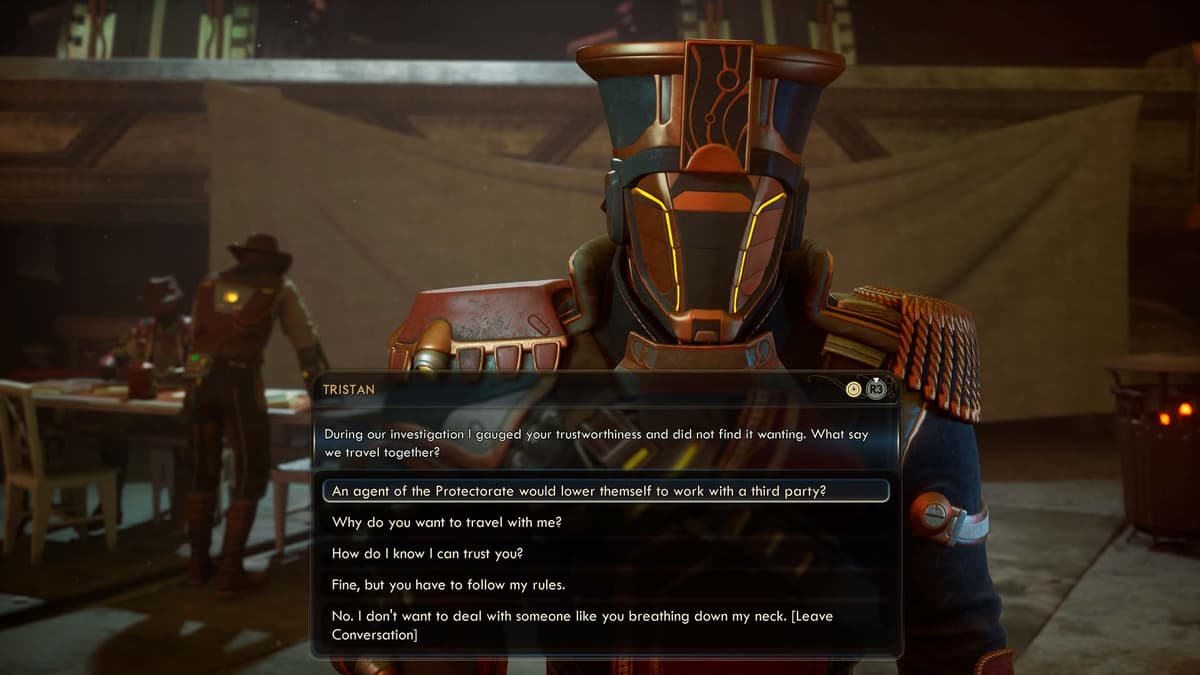Select "How do I know I can trust you?"
The height and width of the screenshot is (675, 1200).
click(x=428, y=553)
